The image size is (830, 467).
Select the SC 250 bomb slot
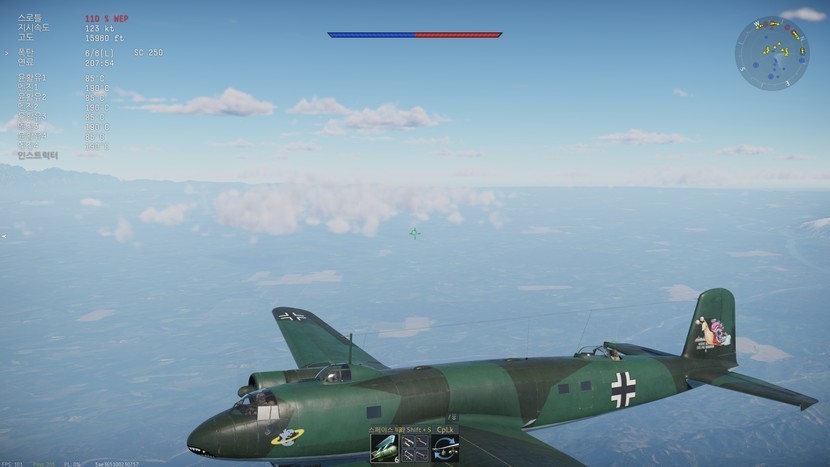[x=384, y=448]
